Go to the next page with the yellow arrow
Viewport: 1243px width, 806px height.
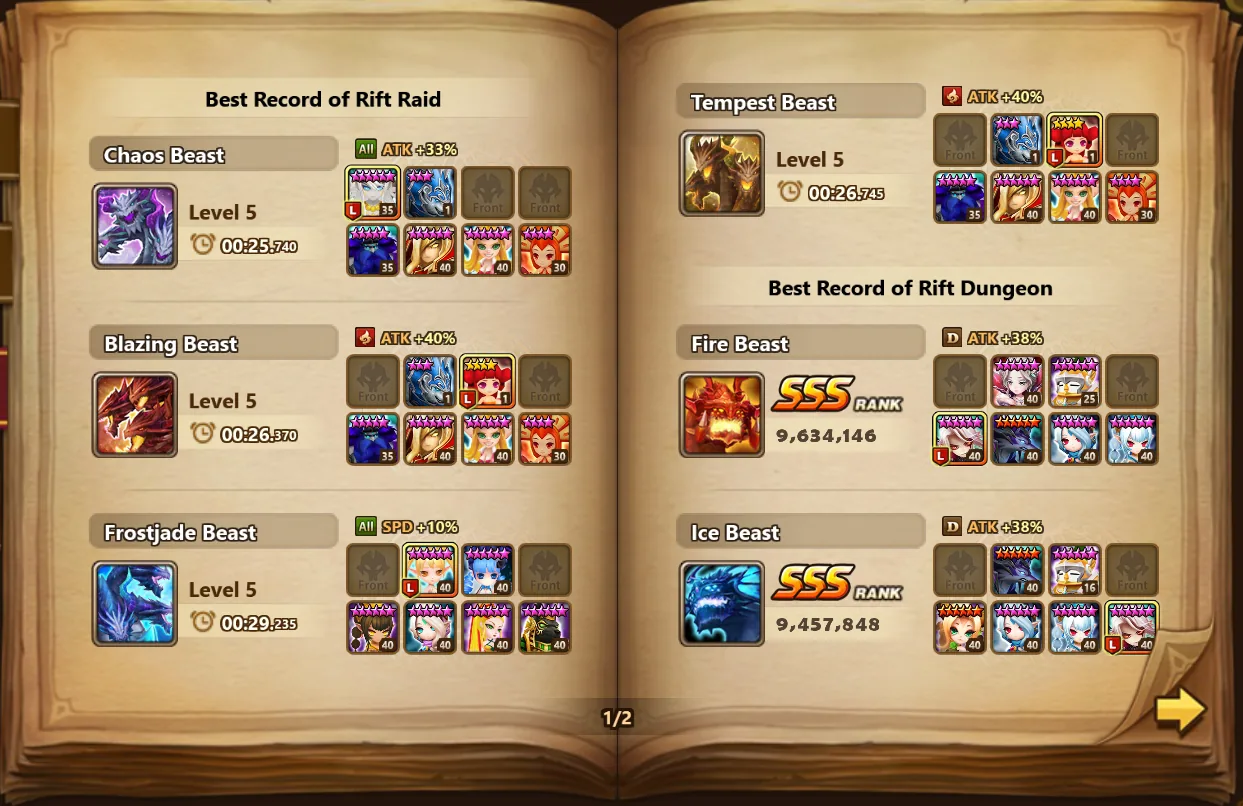(x=1180, y=710)
